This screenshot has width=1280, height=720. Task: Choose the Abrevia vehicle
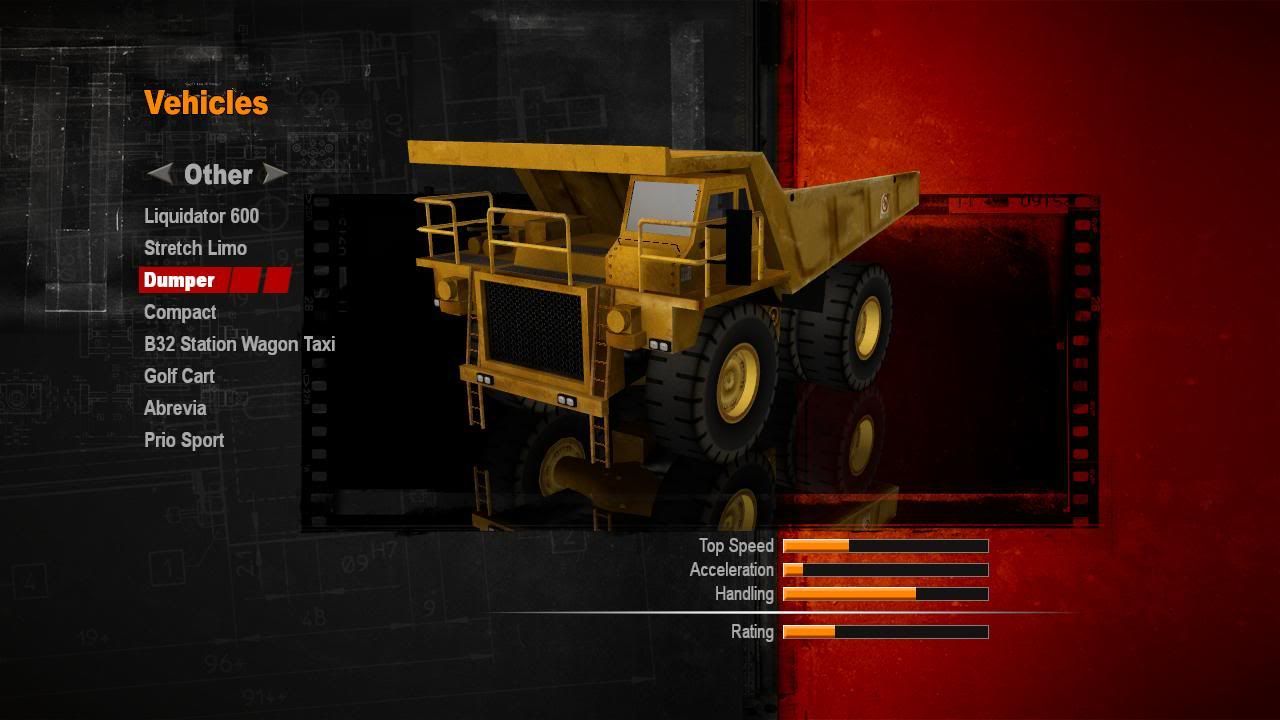[175, 408]
